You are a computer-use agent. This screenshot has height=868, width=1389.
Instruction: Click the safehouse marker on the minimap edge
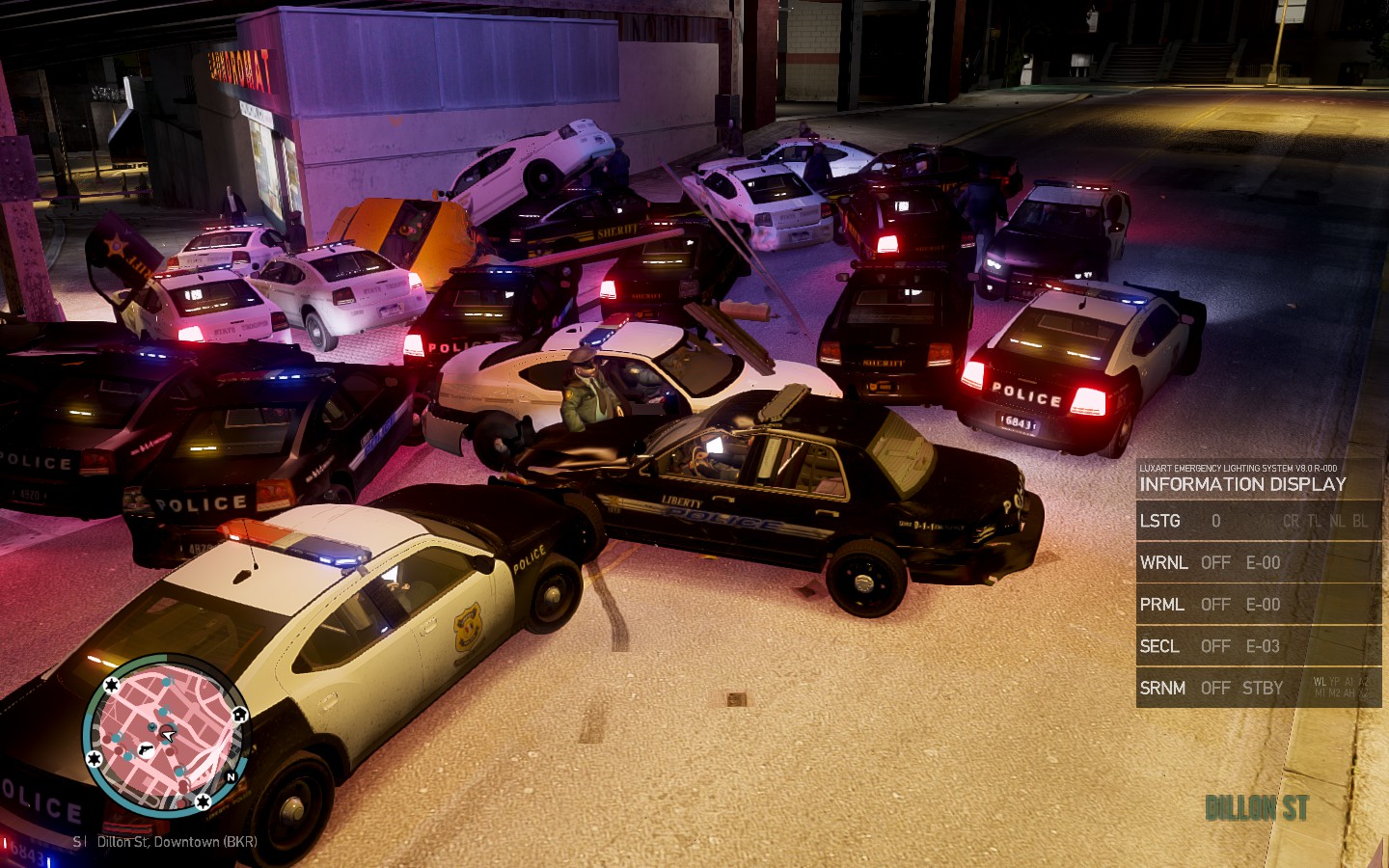click(239, 715)
